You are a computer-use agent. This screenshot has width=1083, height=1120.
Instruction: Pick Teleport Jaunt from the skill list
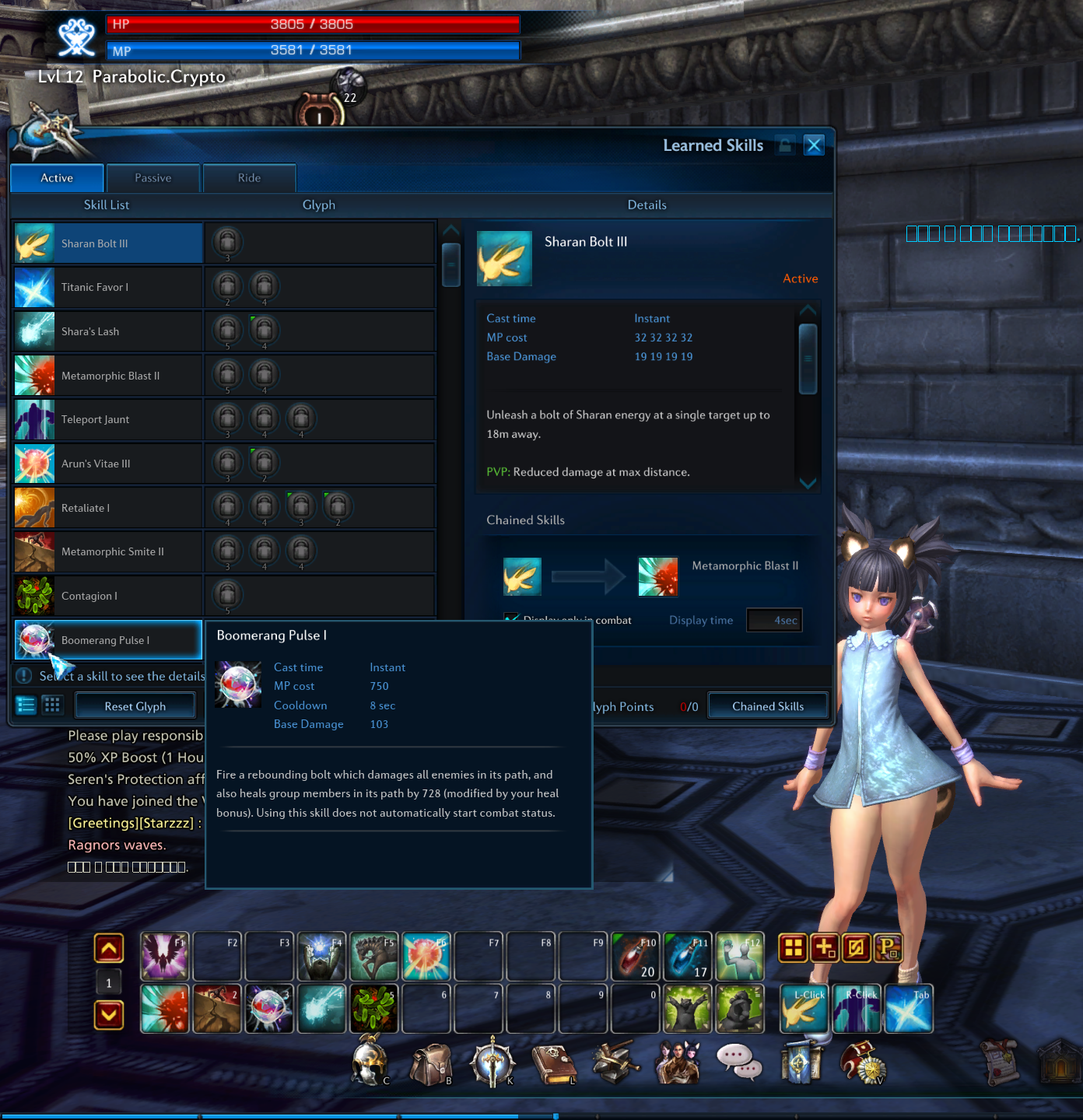[x=108, y=420]
